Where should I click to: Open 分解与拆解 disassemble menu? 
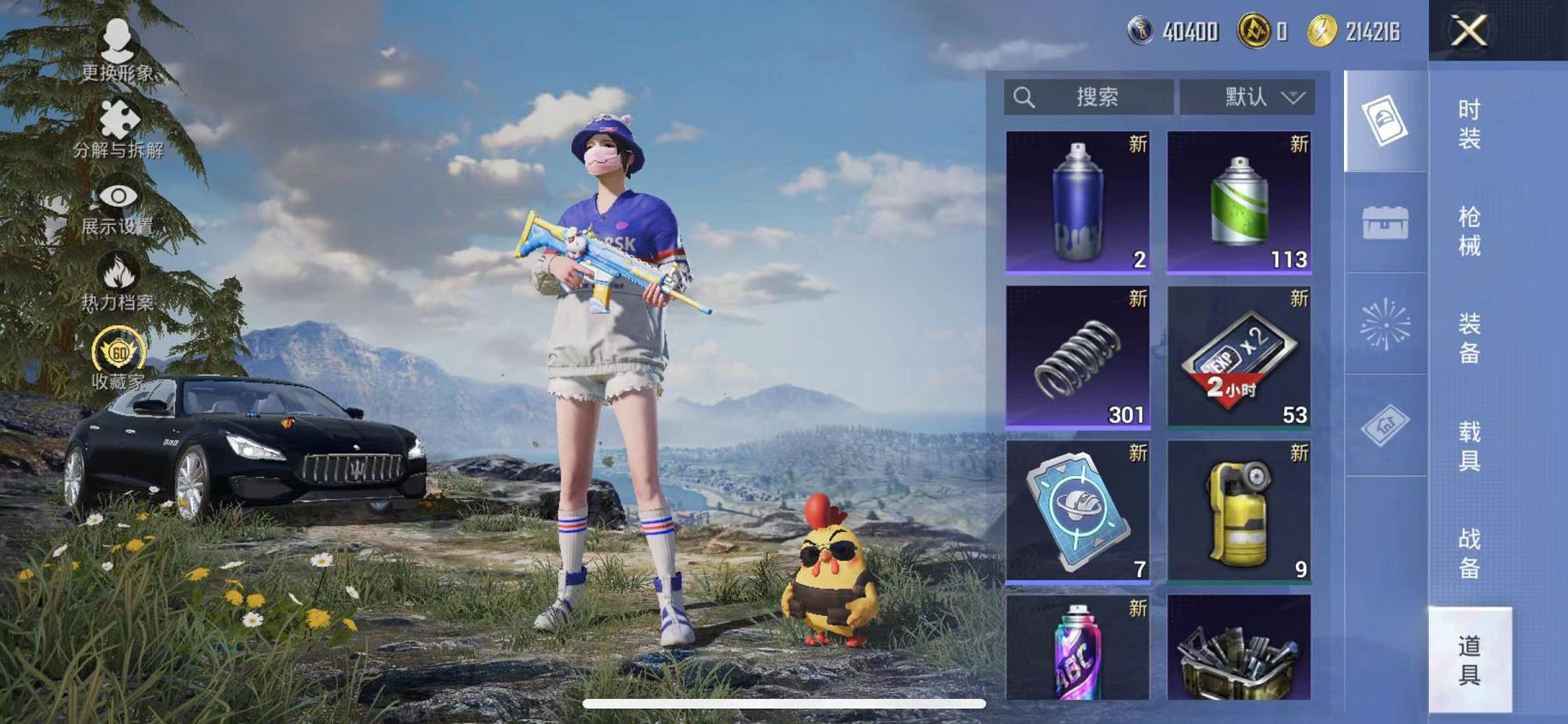tap(118, 130)
